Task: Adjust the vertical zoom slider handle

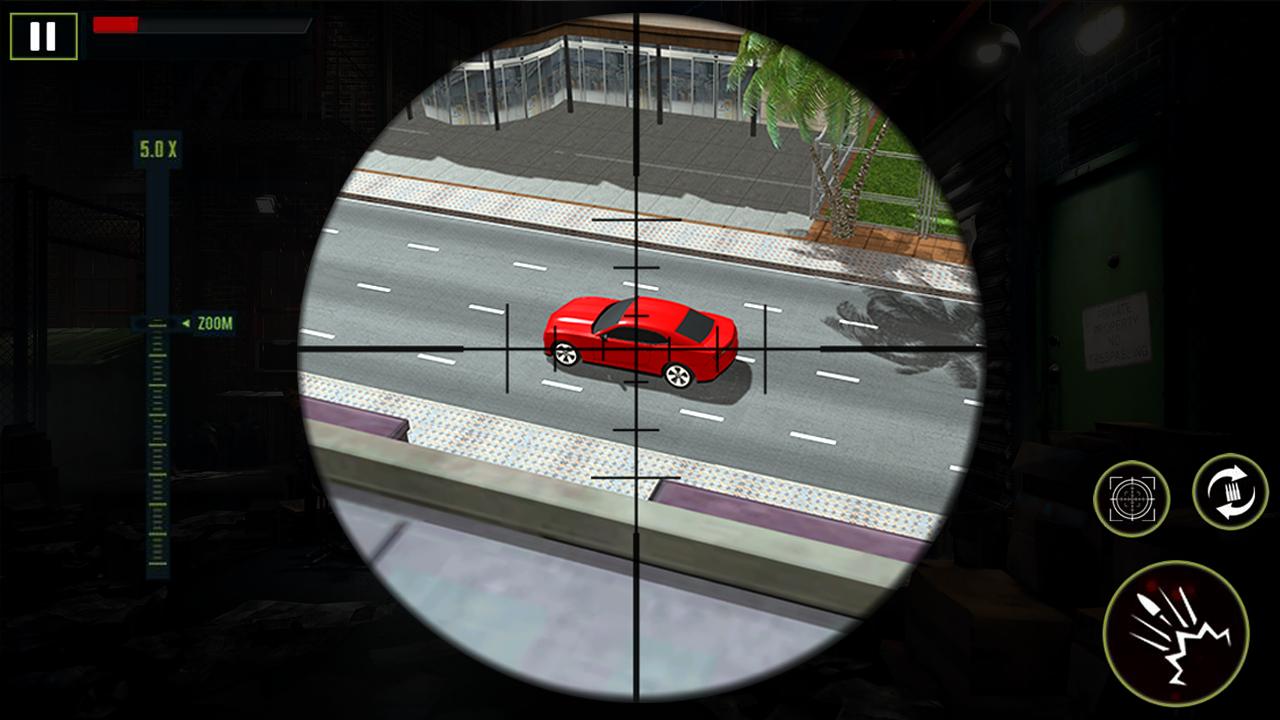Action: point(155,323)
